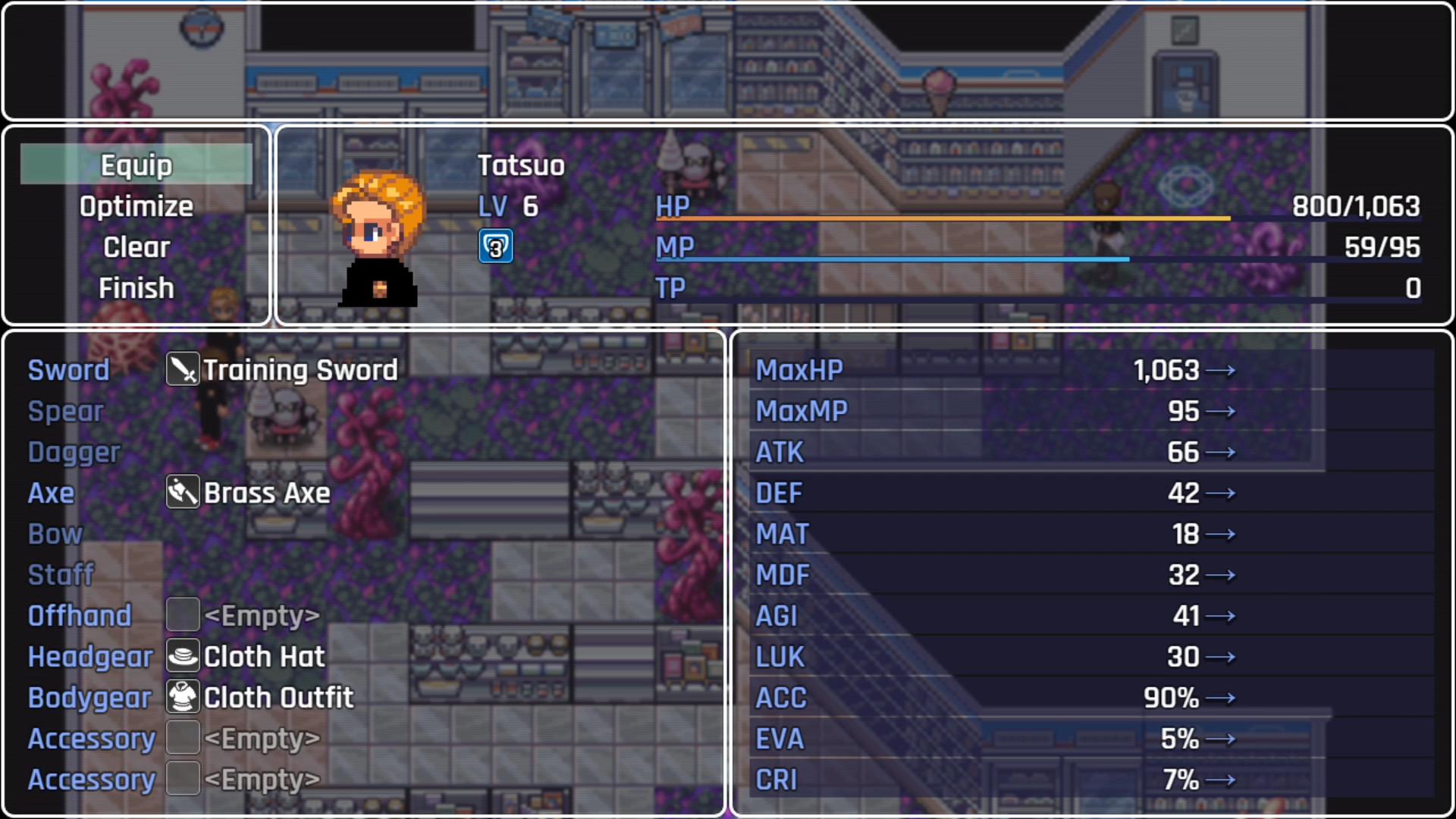
Task: Click the orange HP gauge bar
Action: pyautogui.click(x=940, y=218)
